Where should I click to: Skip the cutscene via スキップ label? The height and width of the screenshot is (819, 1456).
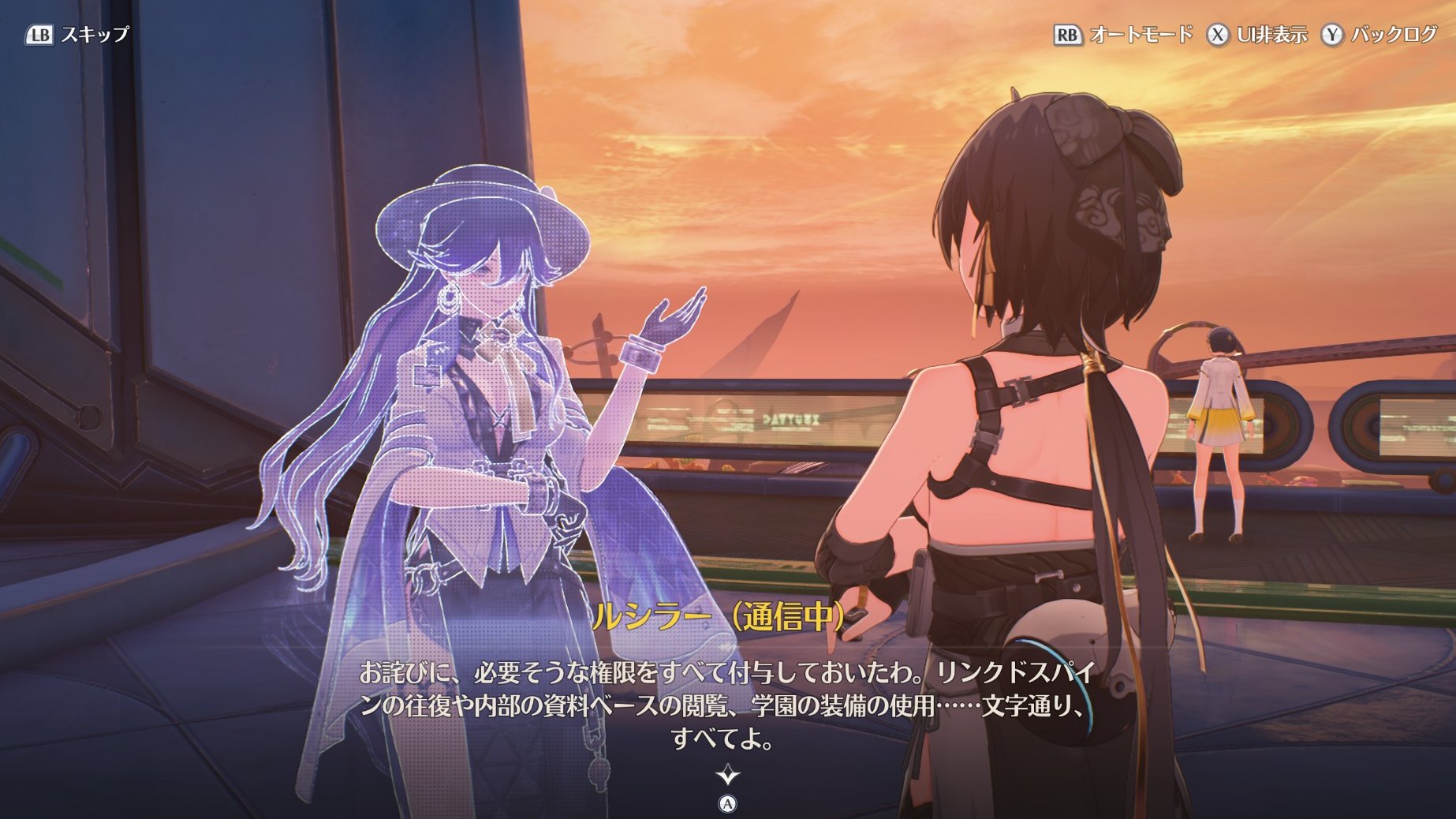[94, 35]
